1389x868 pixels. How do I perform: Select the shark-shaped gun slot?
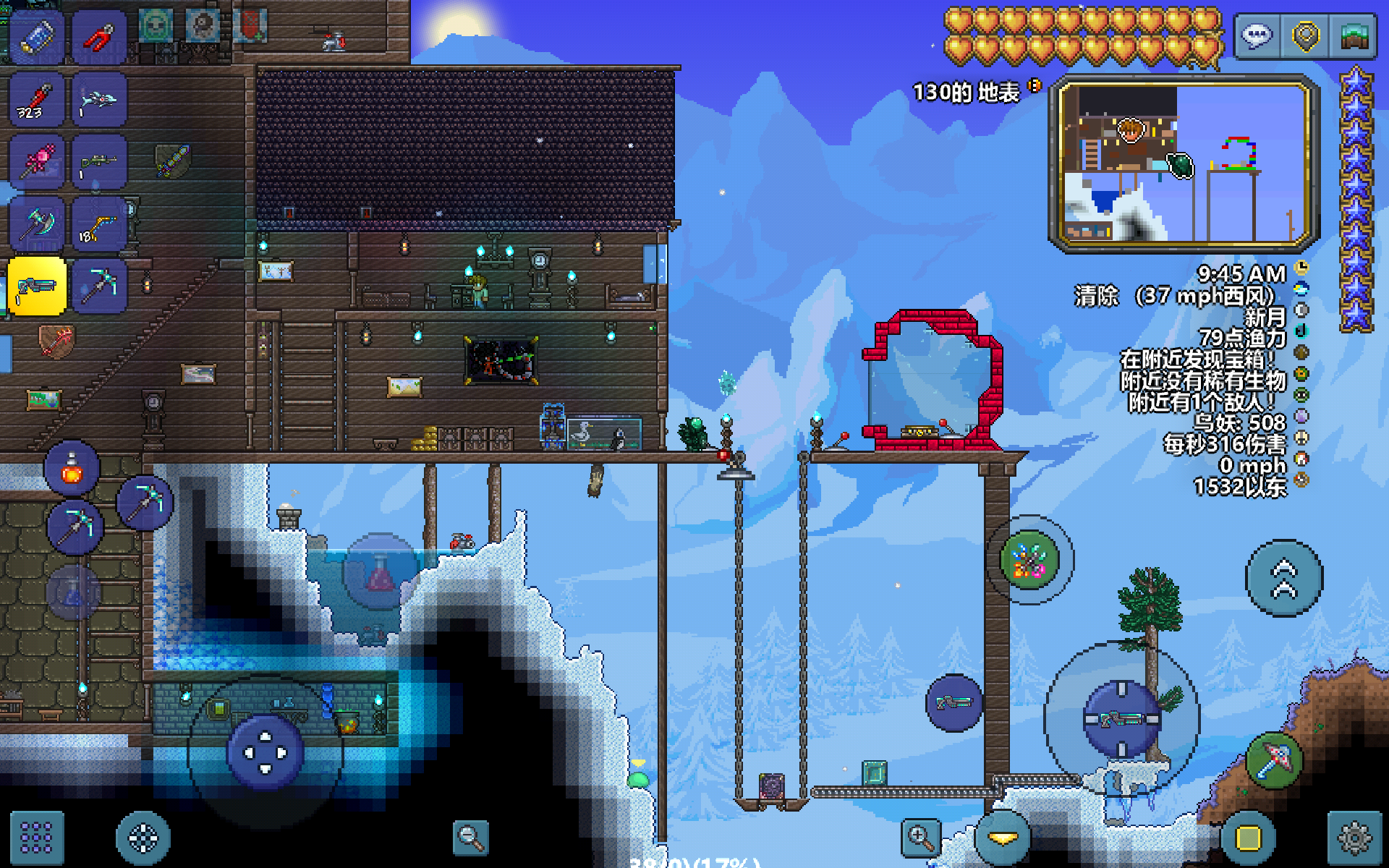tap(100, 100)
